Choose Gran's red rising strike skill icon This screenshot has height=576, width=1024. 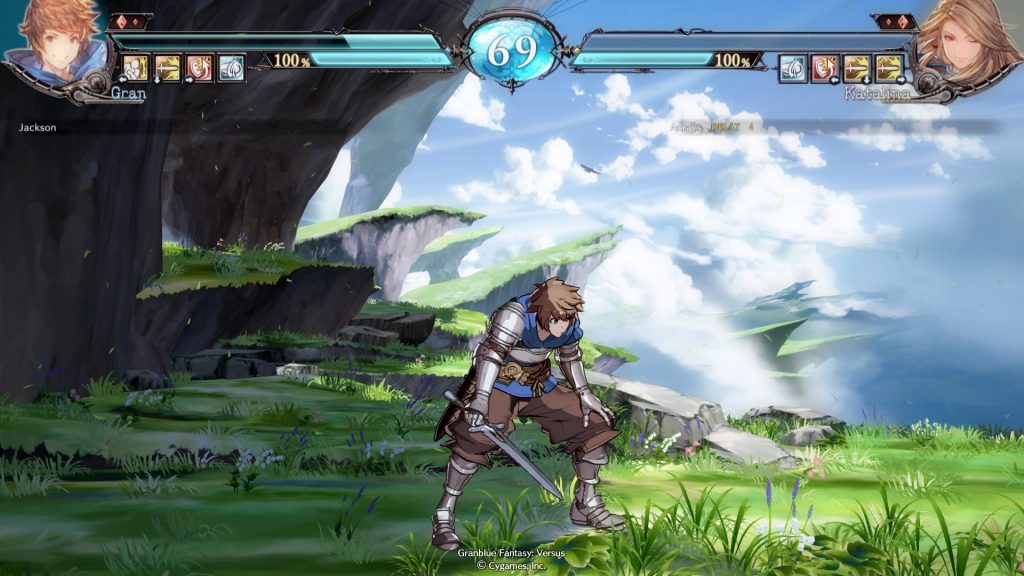click(200, 67)
